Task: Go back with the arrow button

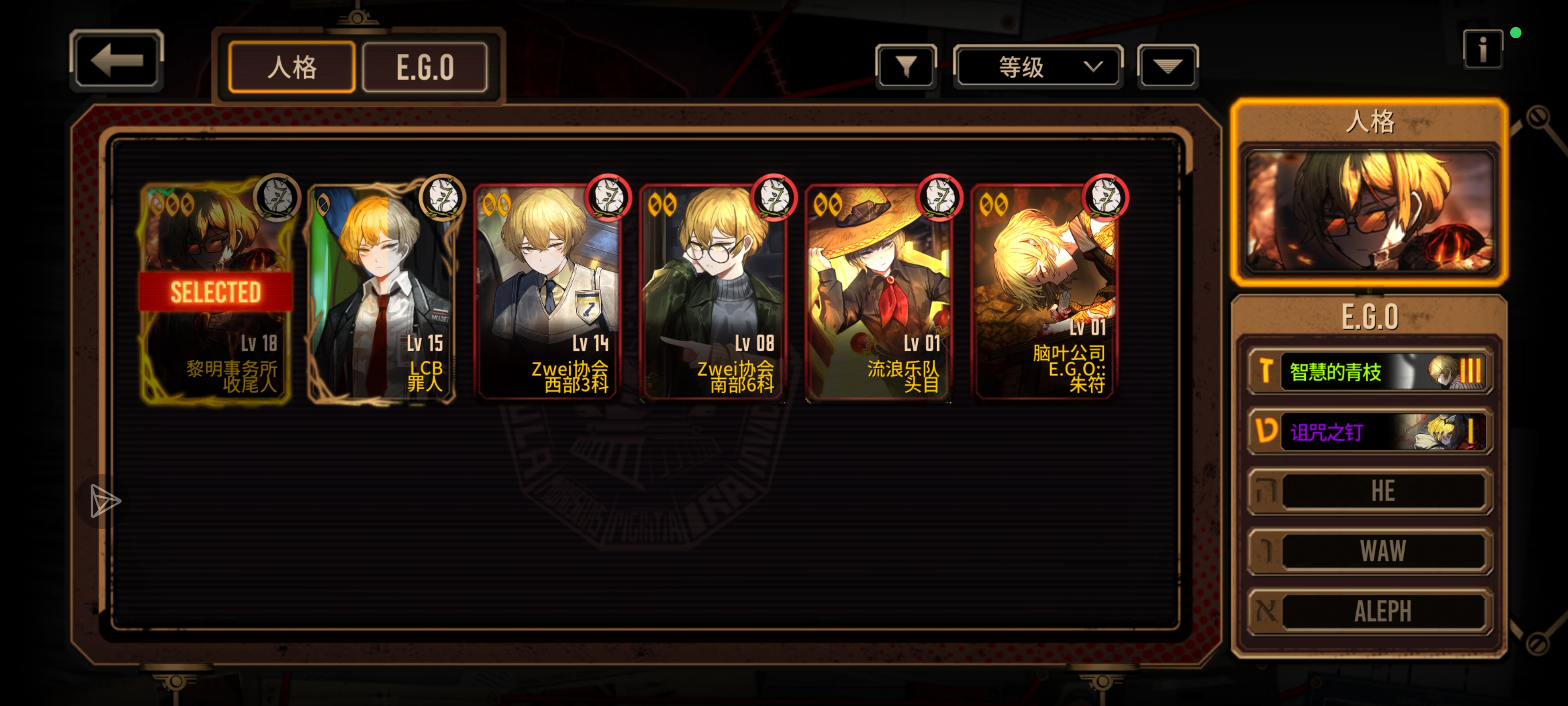Action: (x=116, y=60)
